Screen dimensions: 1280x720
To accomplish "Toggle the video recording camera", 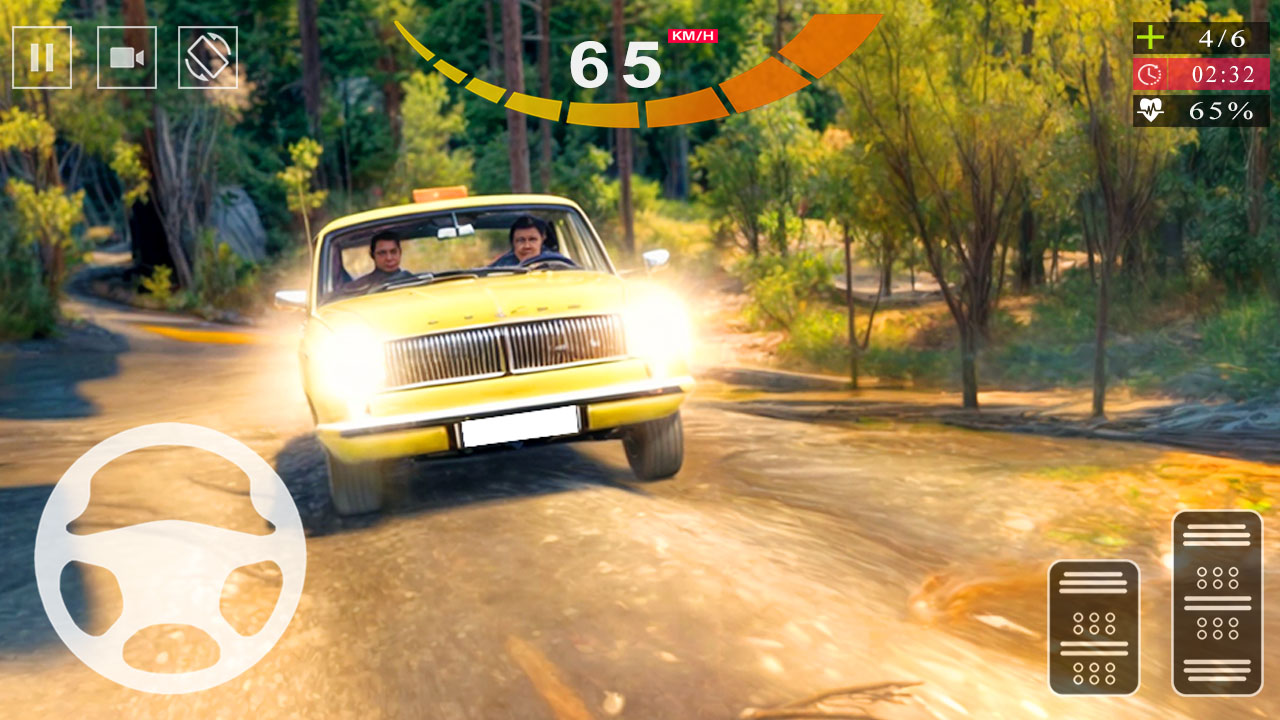I will click(125, 57).
